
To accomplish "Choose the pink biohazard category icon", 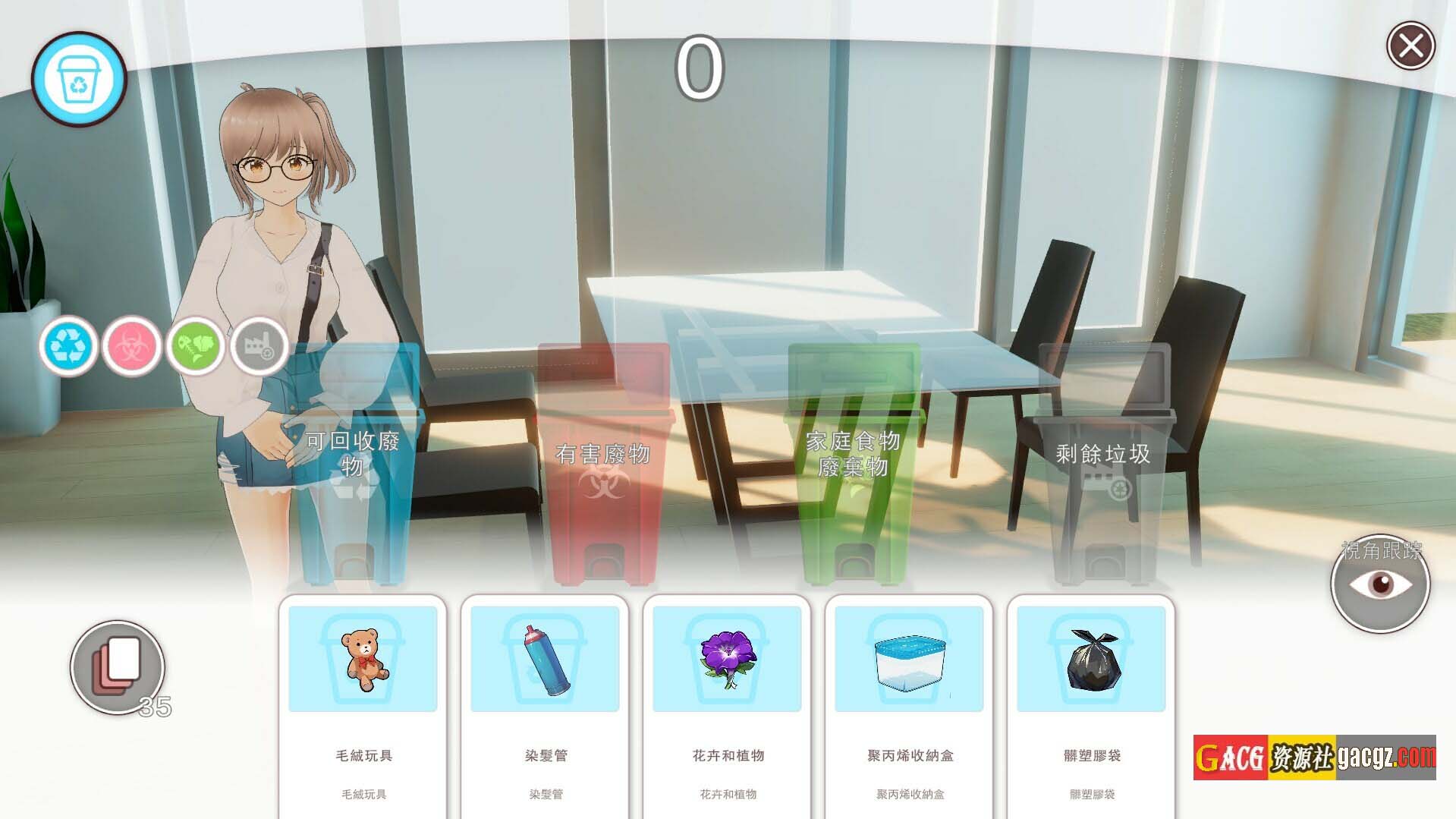I will coord(132,347).
